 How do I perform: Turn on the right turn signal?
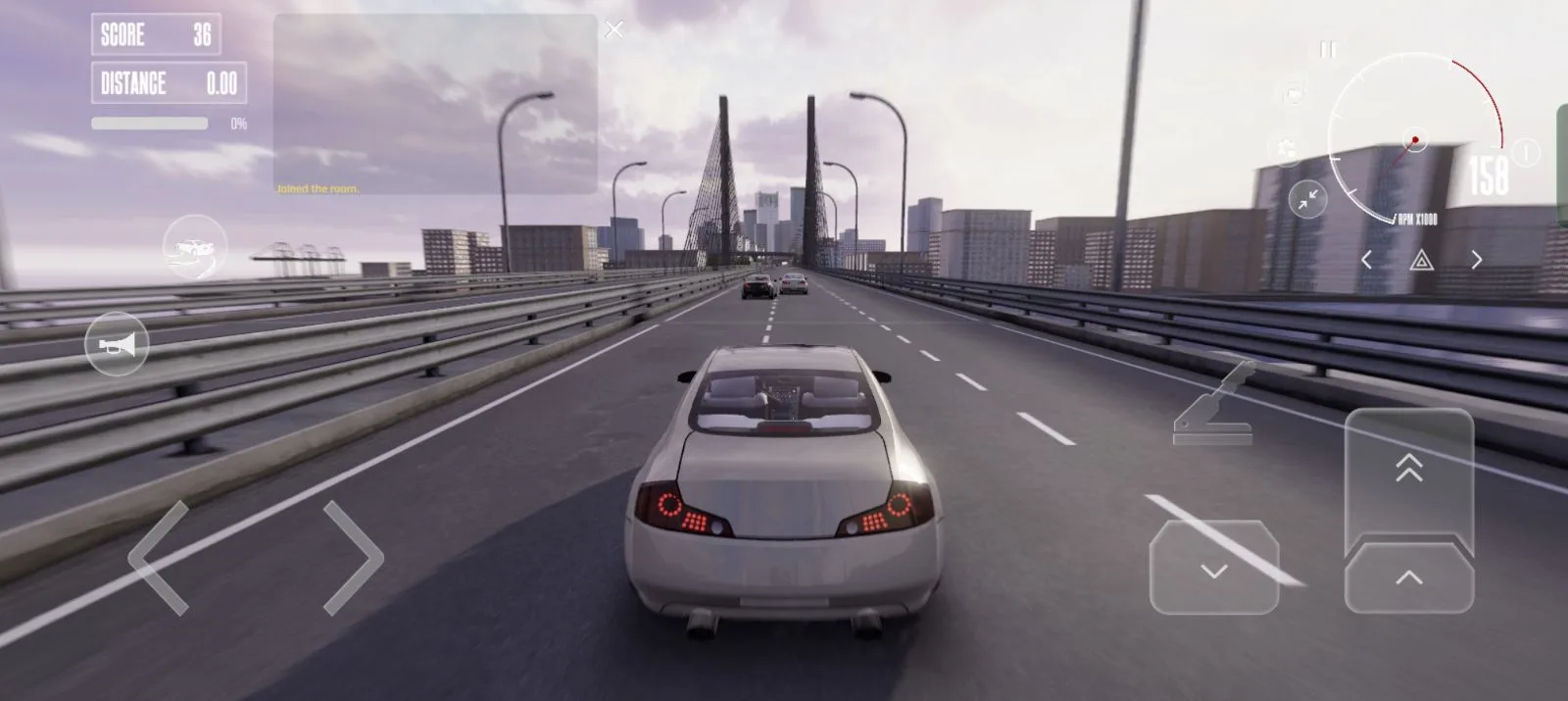pos(1476,260)
